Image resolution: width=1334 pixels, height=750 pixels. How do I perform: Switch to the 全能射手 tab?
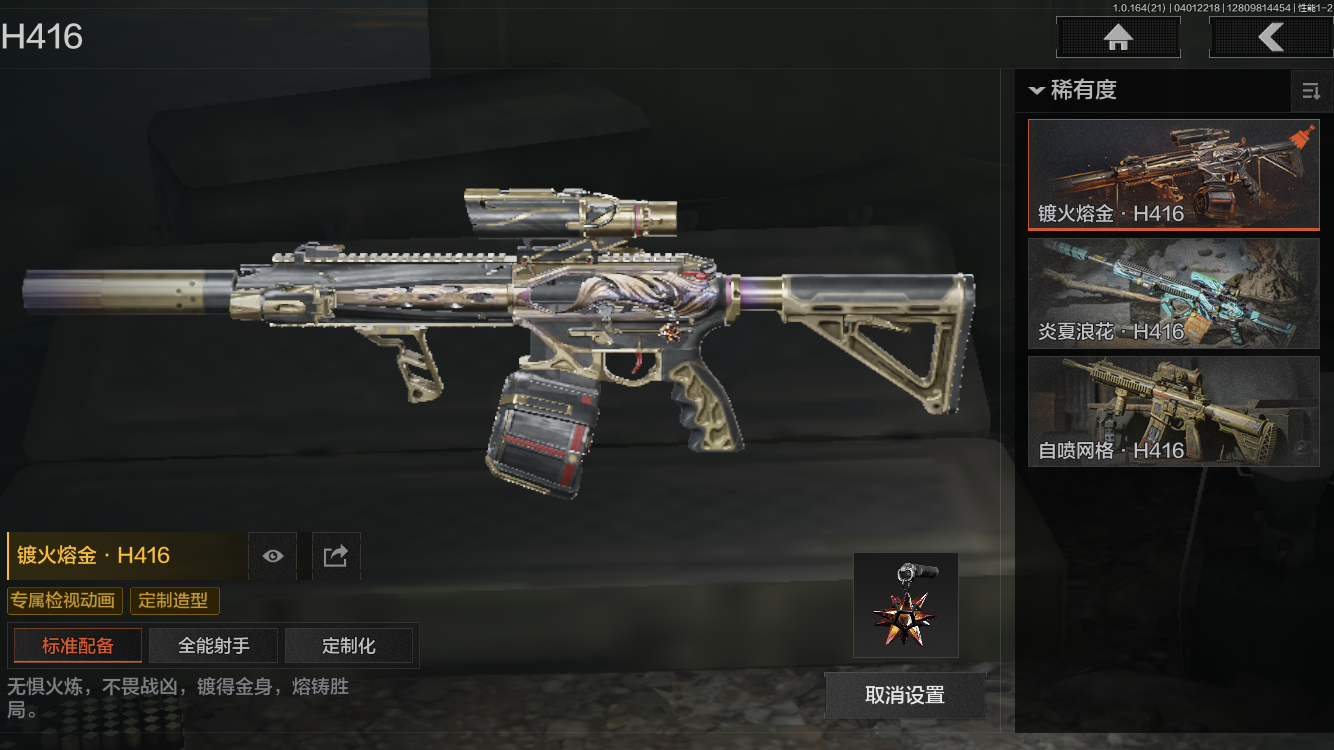click(x=214, y=646)
